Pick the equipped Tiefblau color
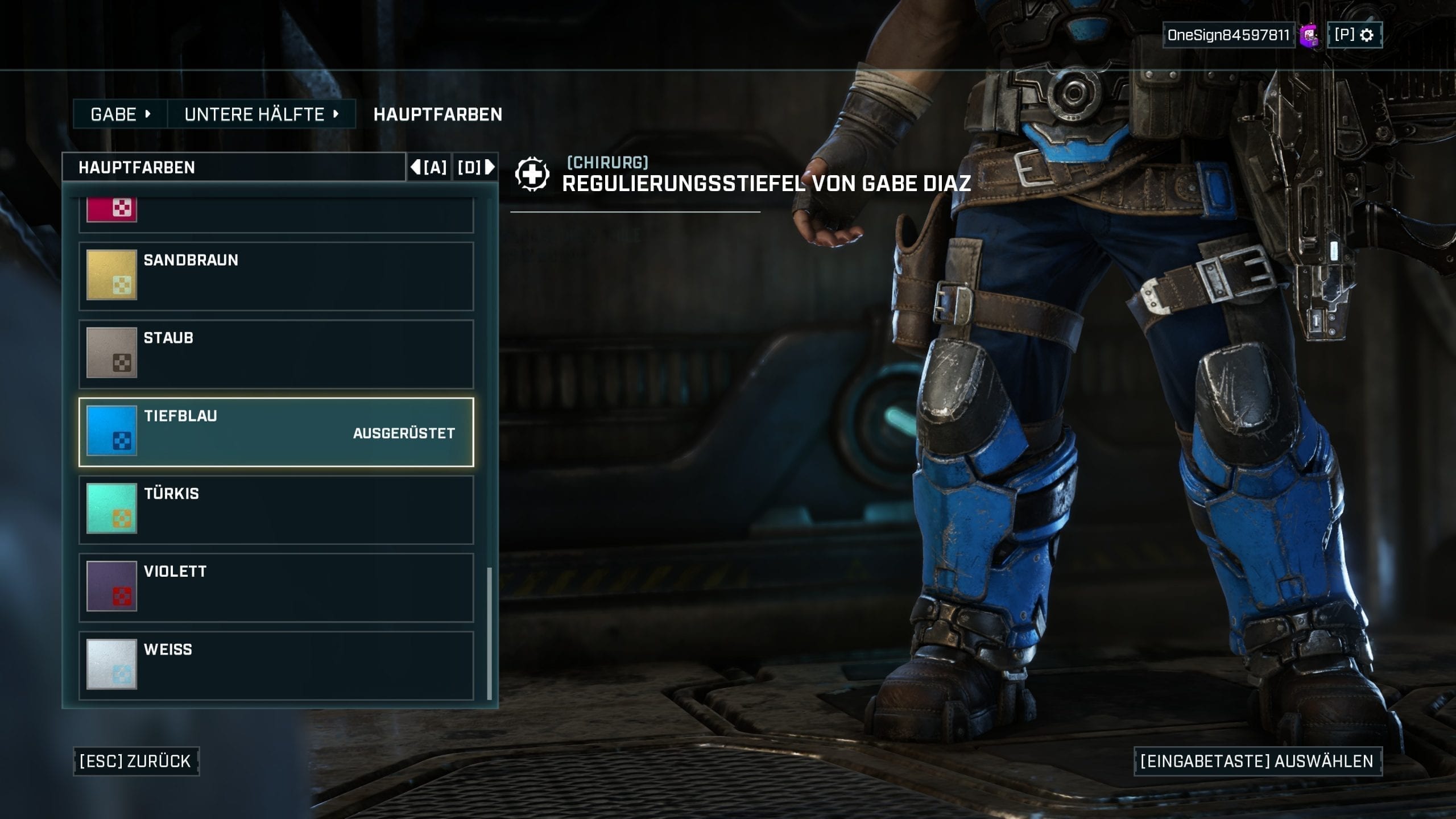Viewport: 1456px width, 819px height. pos(276,432)
